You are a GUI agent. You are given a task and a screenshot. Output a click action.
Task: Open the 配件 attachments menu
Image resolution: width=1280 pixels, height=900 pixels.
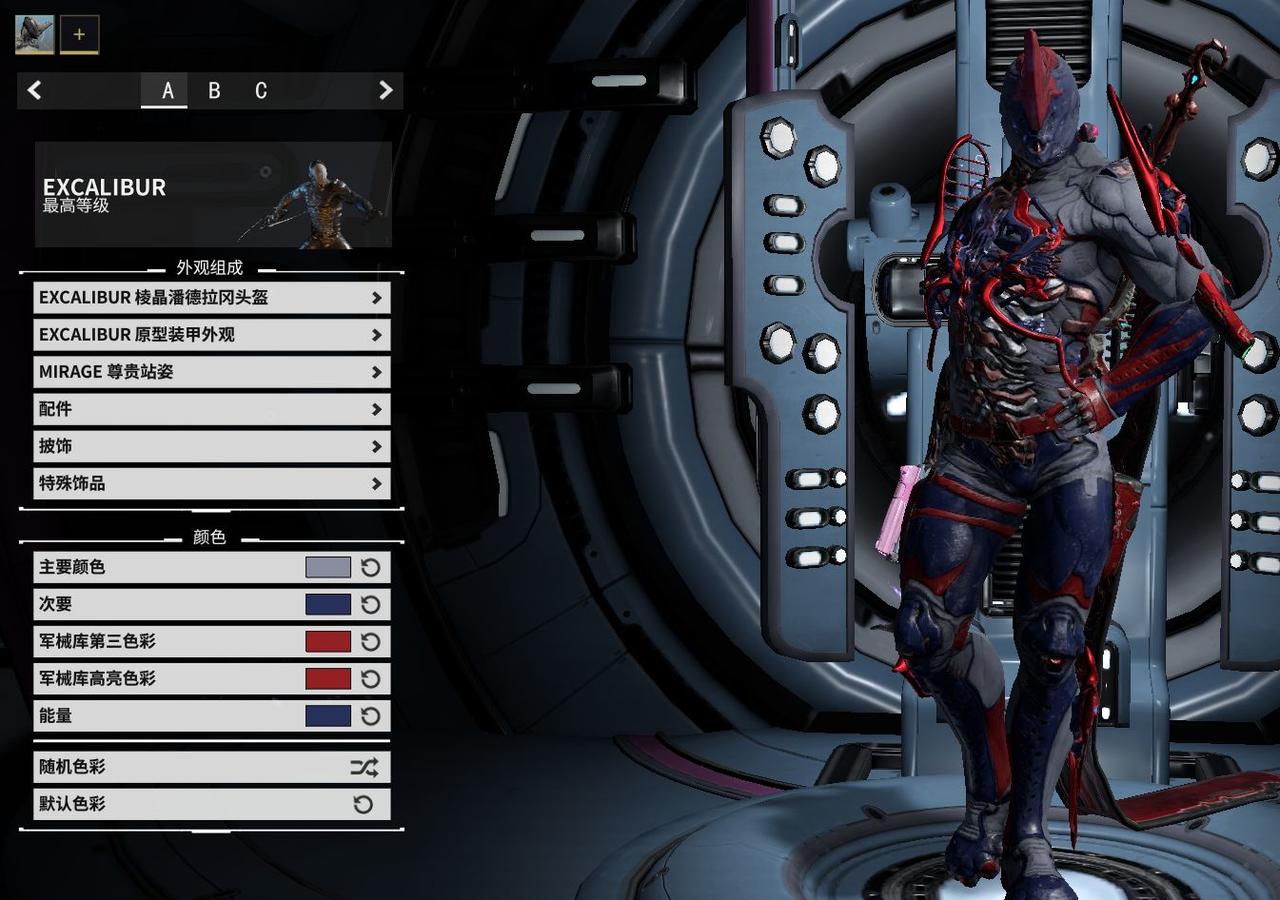(211, 409)
